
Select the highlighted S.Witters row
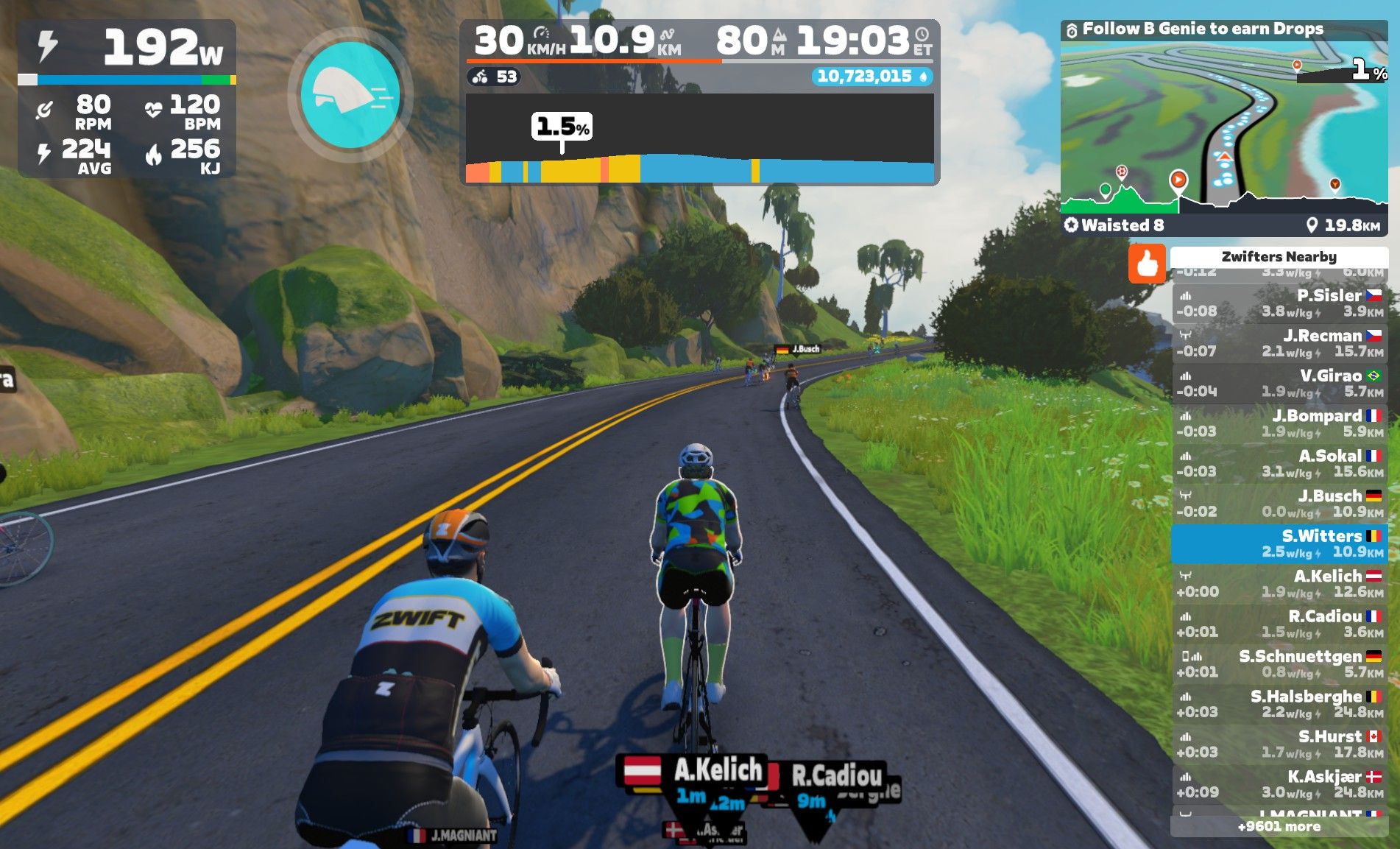[x=1279, y=543]
